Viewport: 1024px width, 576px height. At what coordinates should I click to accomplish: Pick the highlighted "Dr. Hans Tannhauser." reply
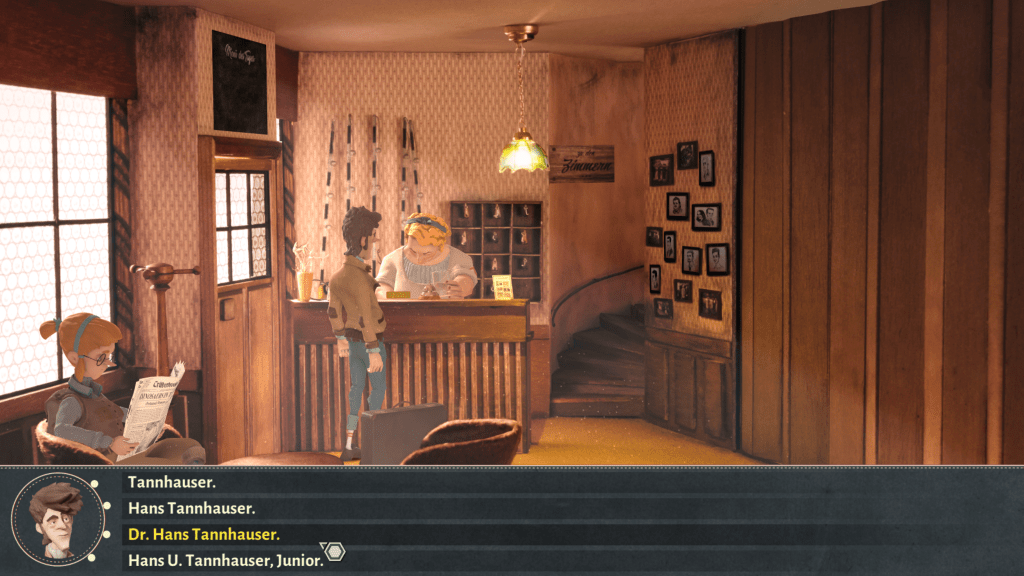click(204, 534)
